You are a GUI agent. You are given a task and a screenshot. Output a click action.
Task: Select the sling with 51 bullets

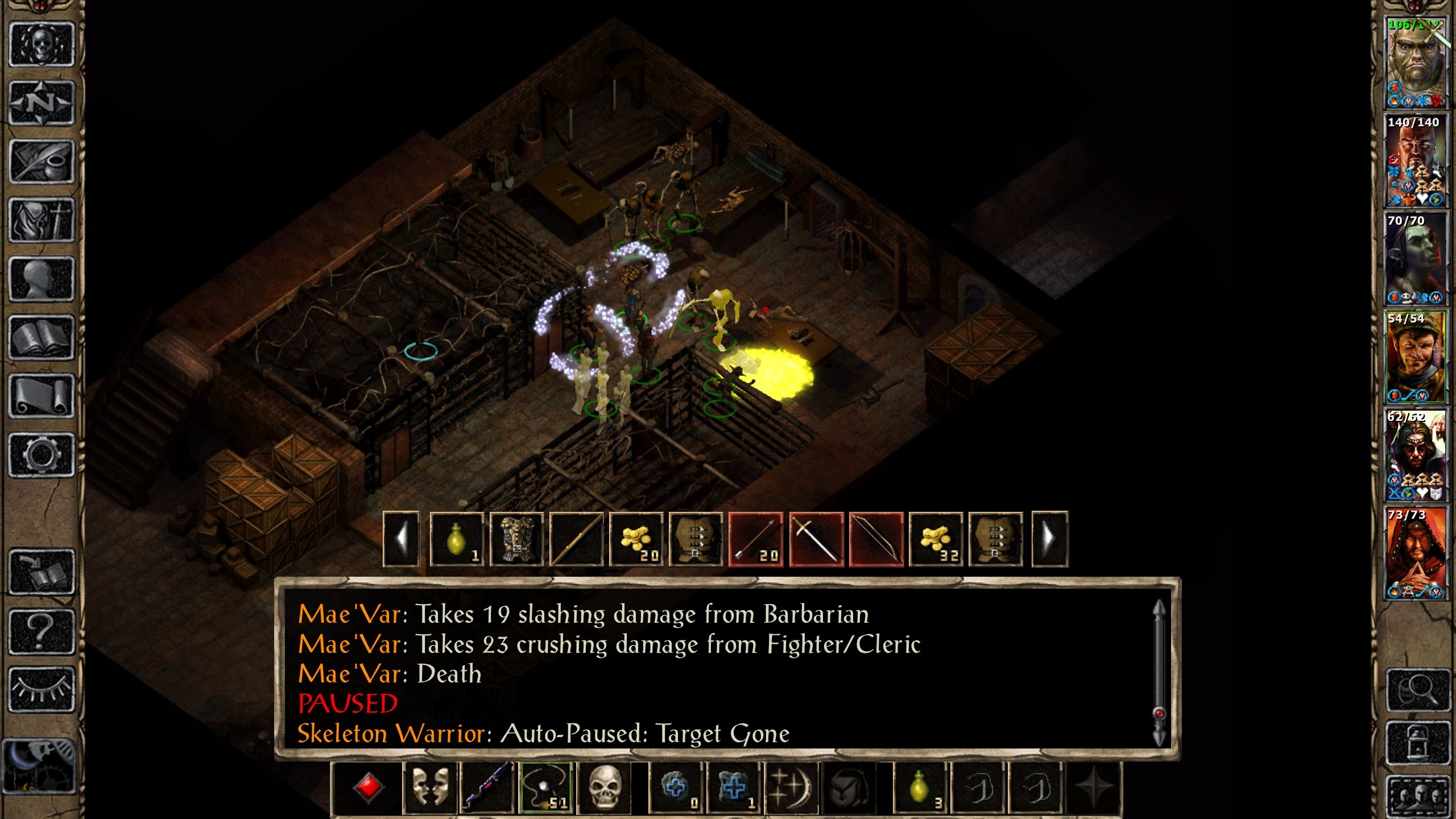pos(546,788)
